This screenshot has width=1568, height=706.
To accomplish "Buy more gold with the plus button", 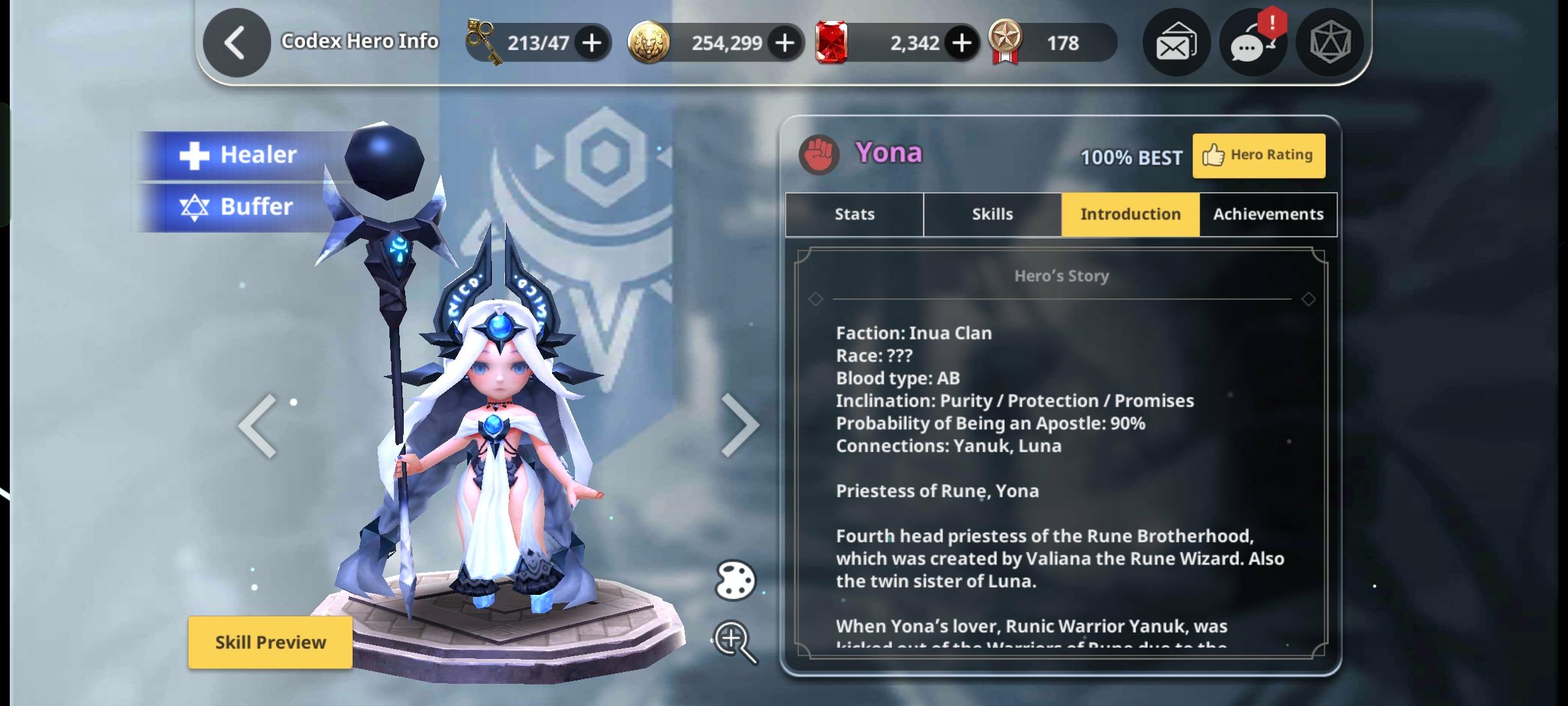I will (785, 43).
